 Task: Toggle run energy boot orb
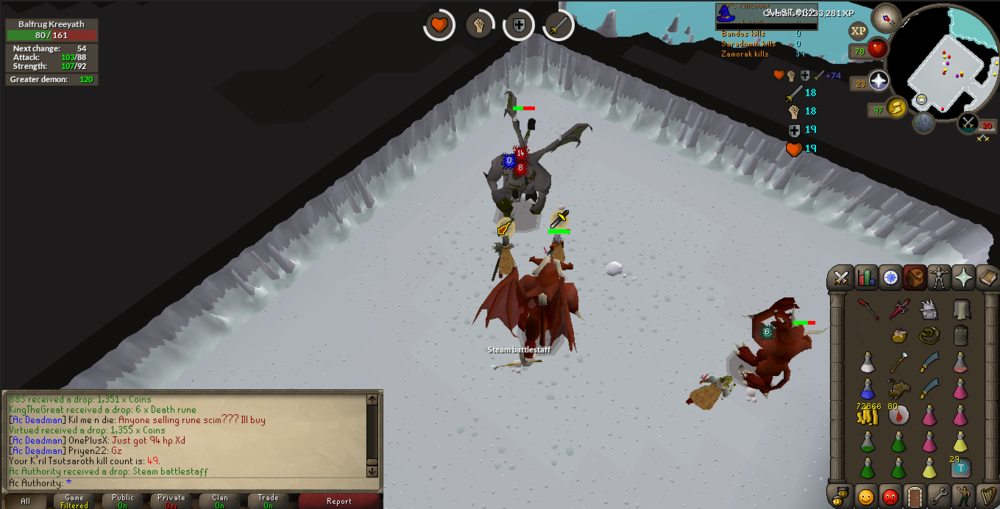point(896,107)
